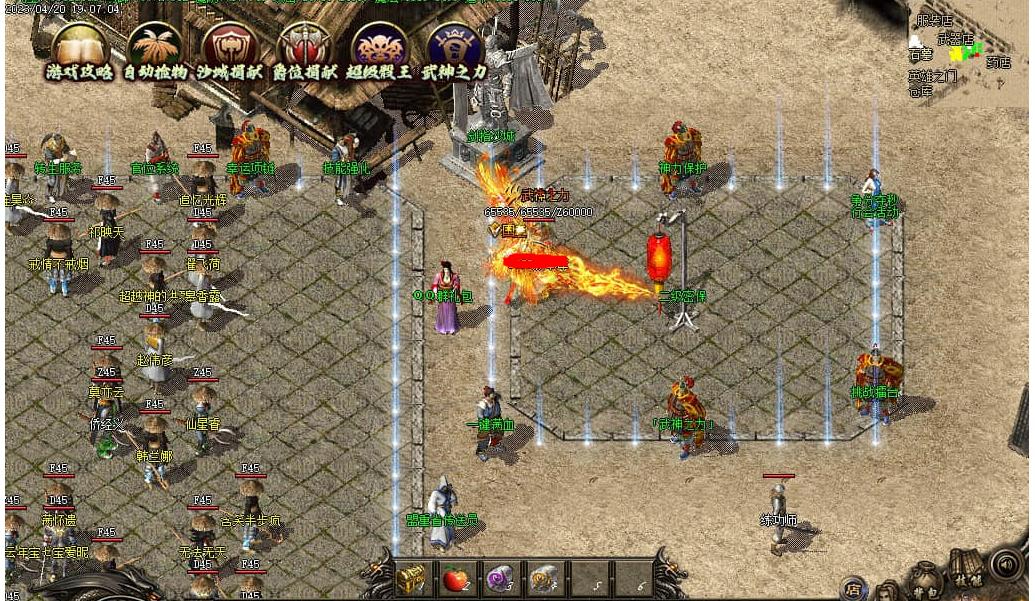Open the 游戏攻略 game guide icon
Screen dimensions: 1035x601
(79, 45)
